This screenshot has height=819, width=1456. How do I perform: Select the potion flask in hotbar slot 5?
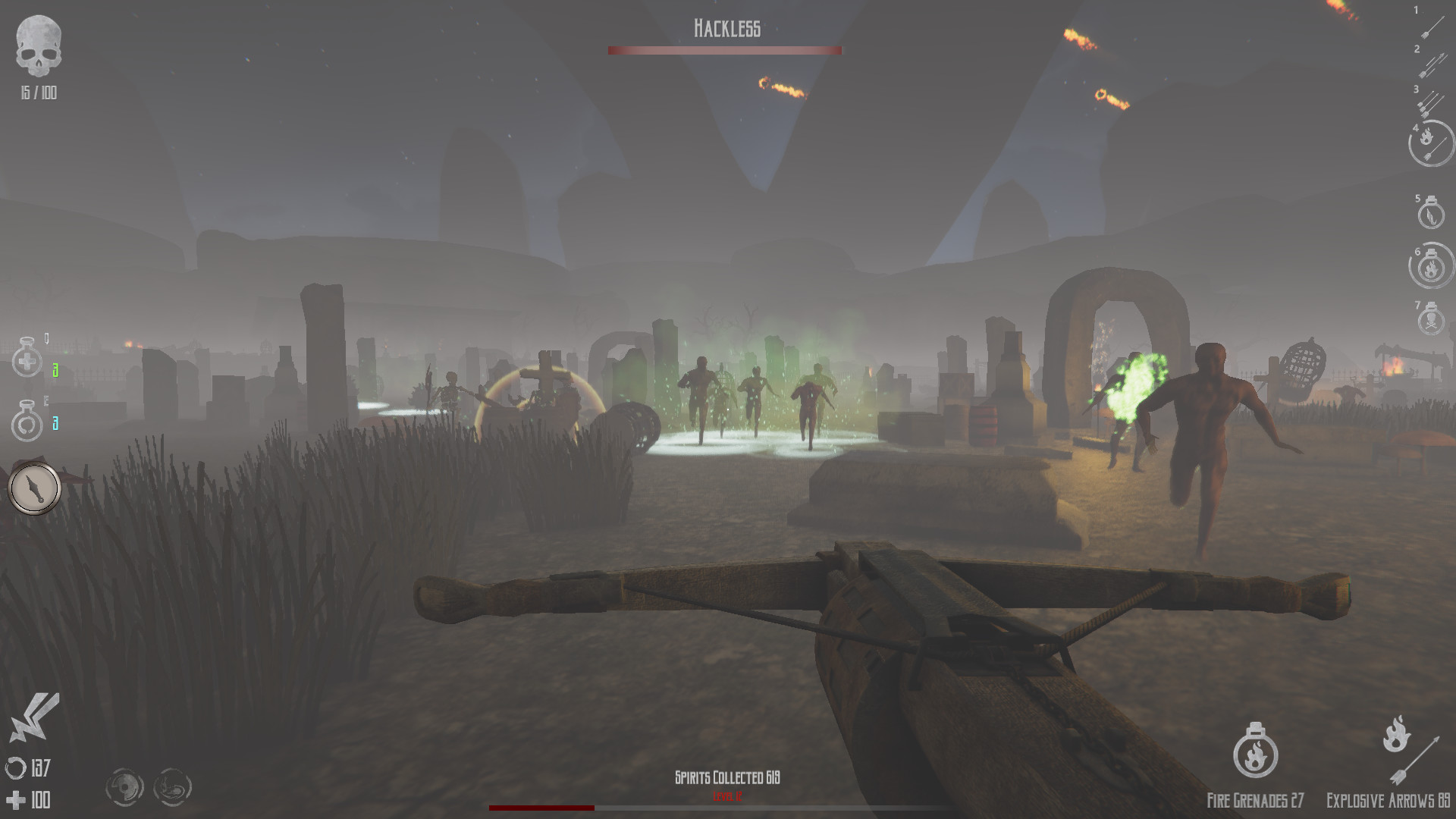(1429, 216)
